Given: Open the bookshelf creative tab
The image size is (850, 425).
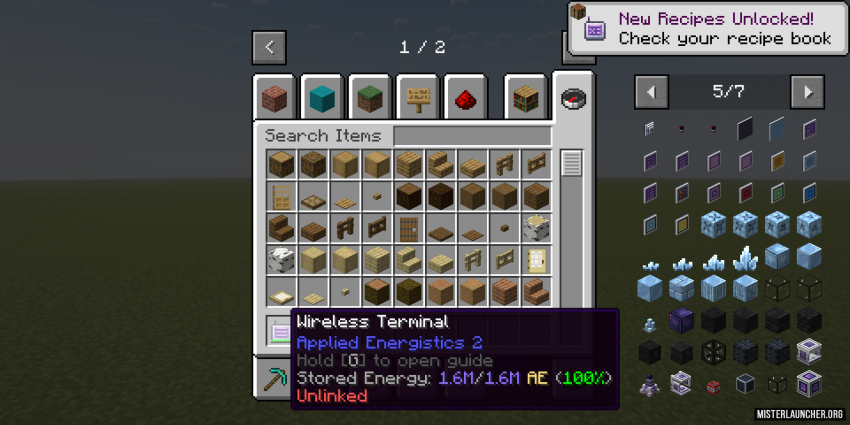Looking at the screenshot, I should [x=525, y=98].
